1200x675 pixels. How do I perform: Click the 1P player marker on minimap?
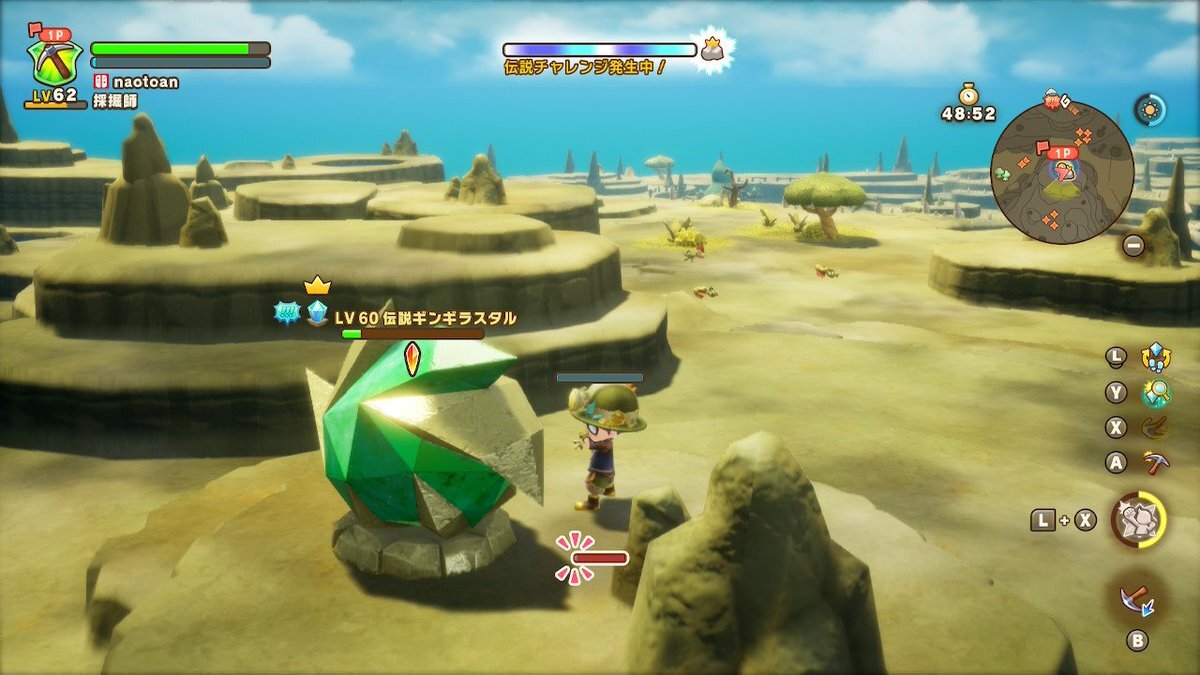pos(1062,154)
